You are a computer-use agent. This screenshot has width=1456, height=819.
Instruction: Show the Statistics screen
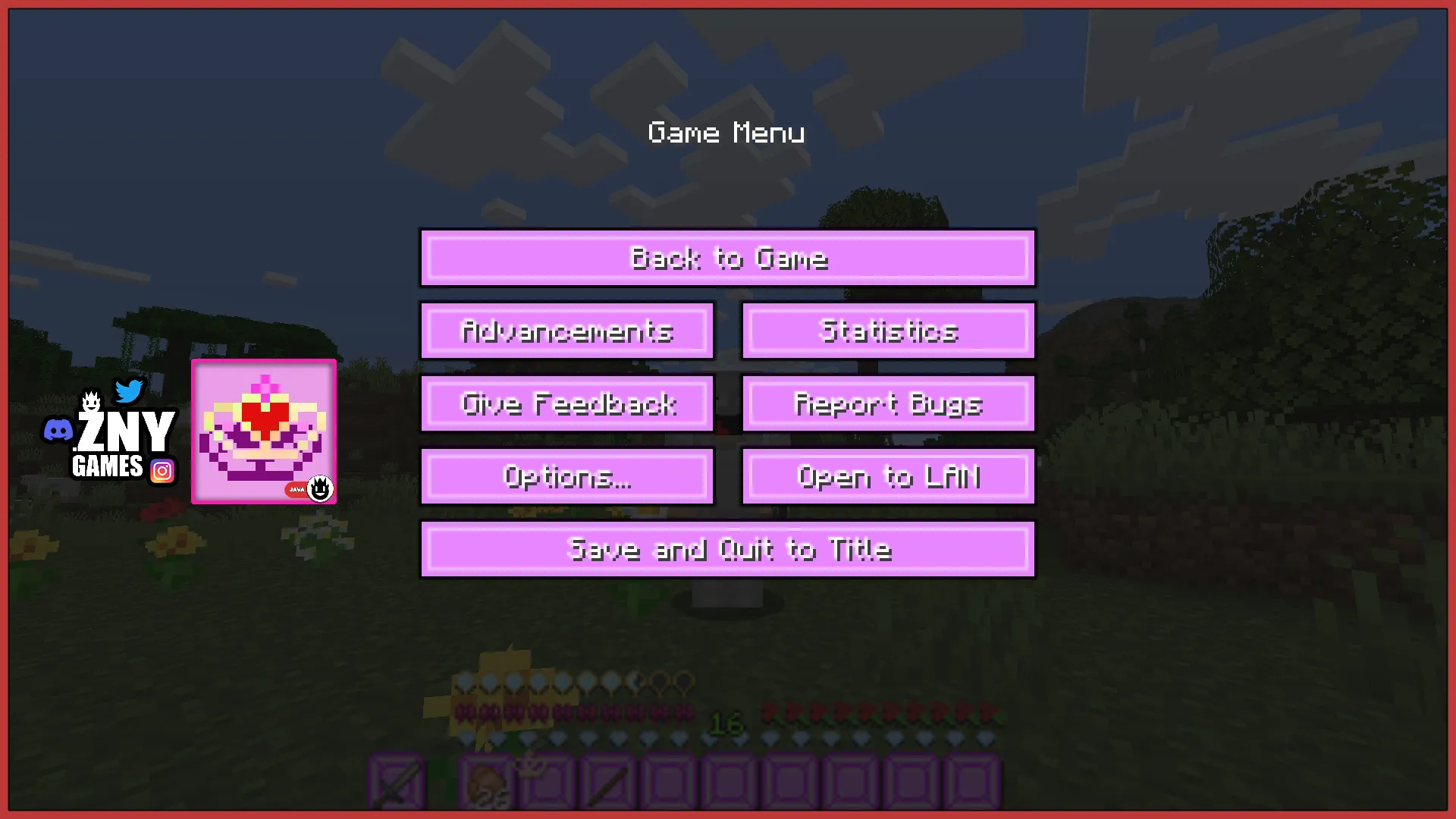click(x=889, y=331)
